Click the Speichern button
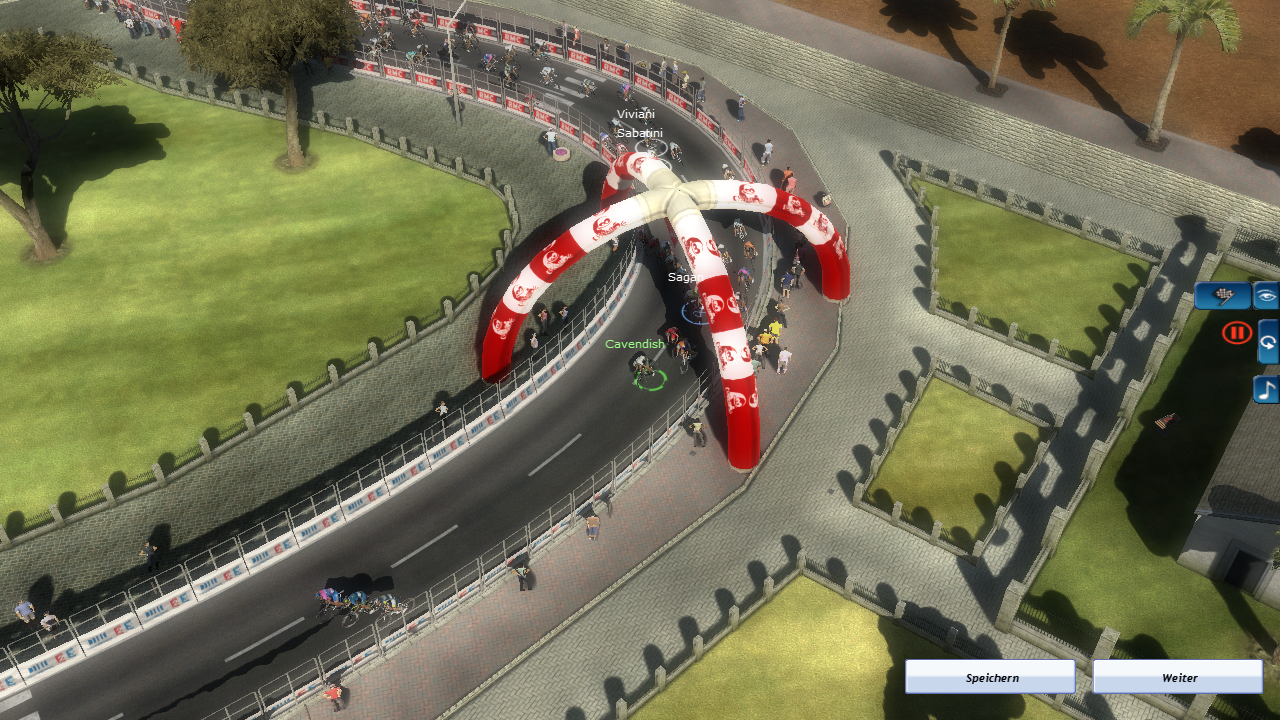 tap(990, 677)
